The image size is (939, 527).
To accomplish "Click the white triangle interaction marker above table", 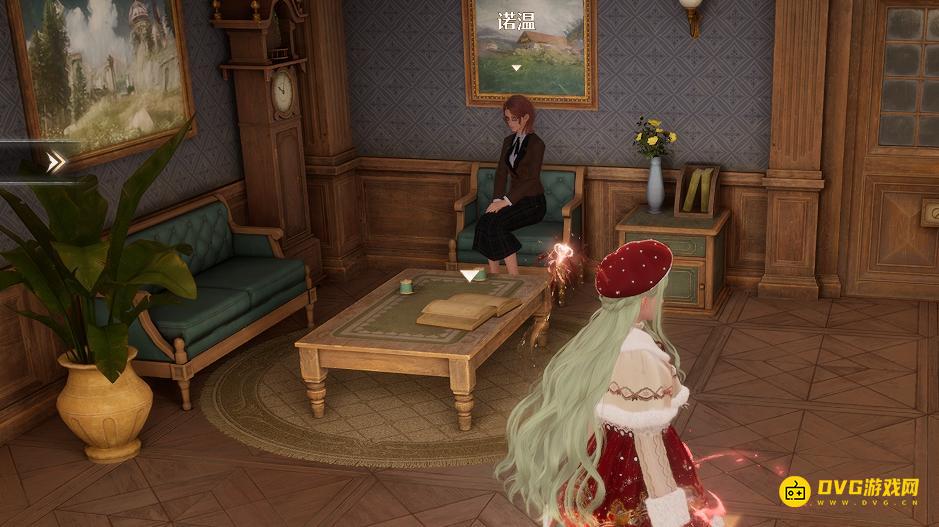I will pyautogui.click(x=469, y=274).
